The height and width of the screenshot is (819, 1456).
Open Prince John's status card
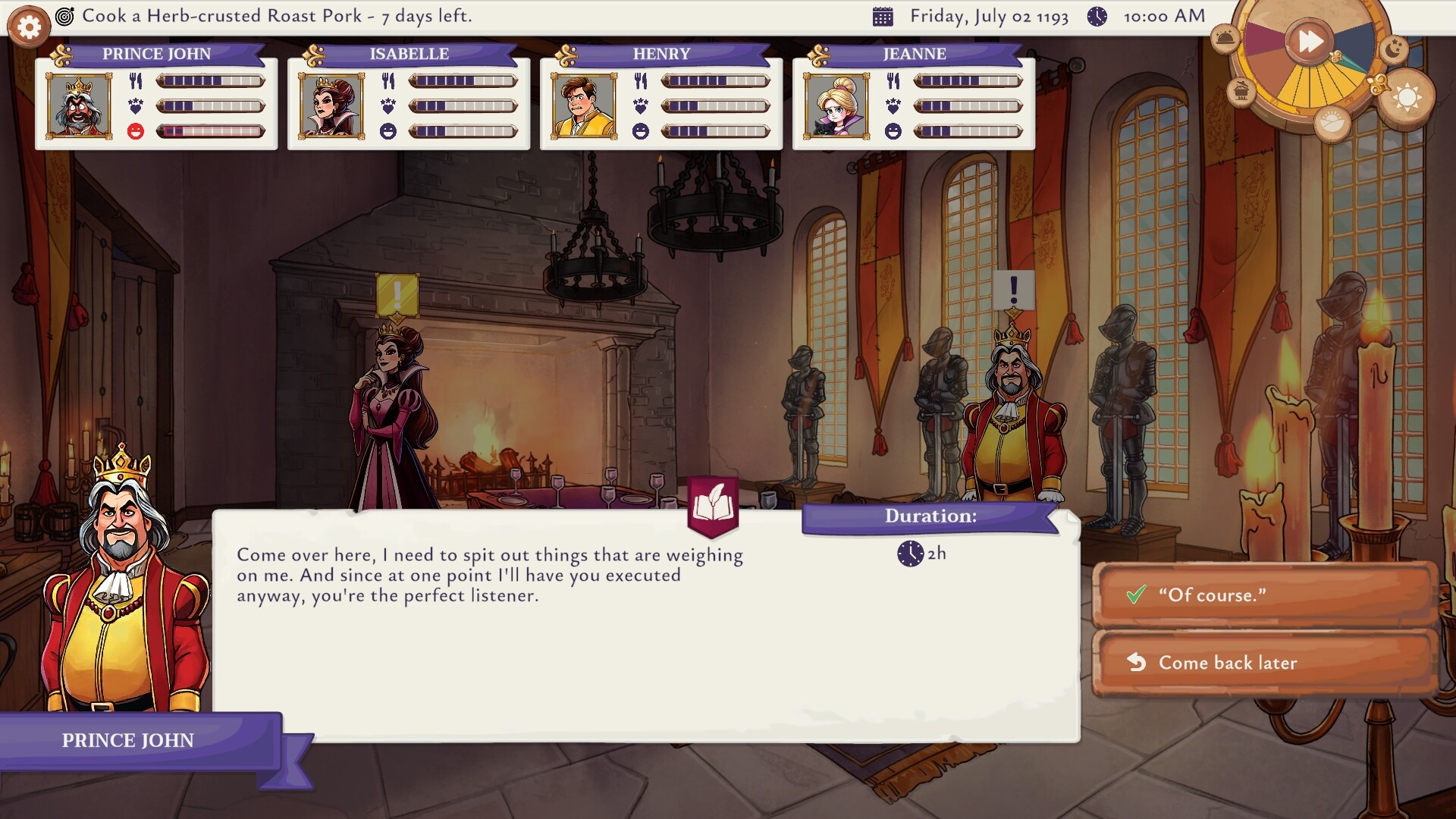point(156,97)
